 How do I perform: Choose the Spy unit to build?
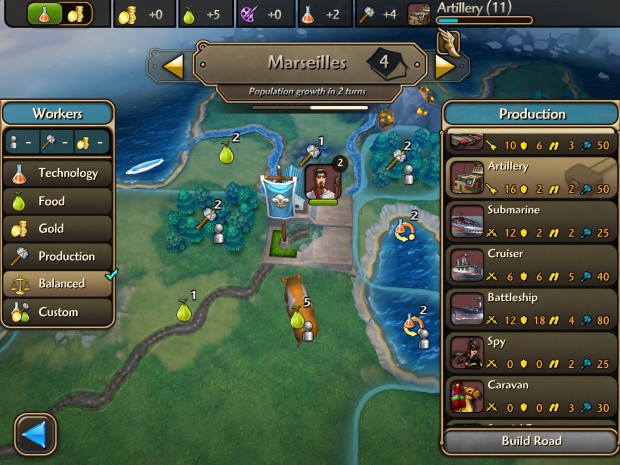tap(531, 350)
